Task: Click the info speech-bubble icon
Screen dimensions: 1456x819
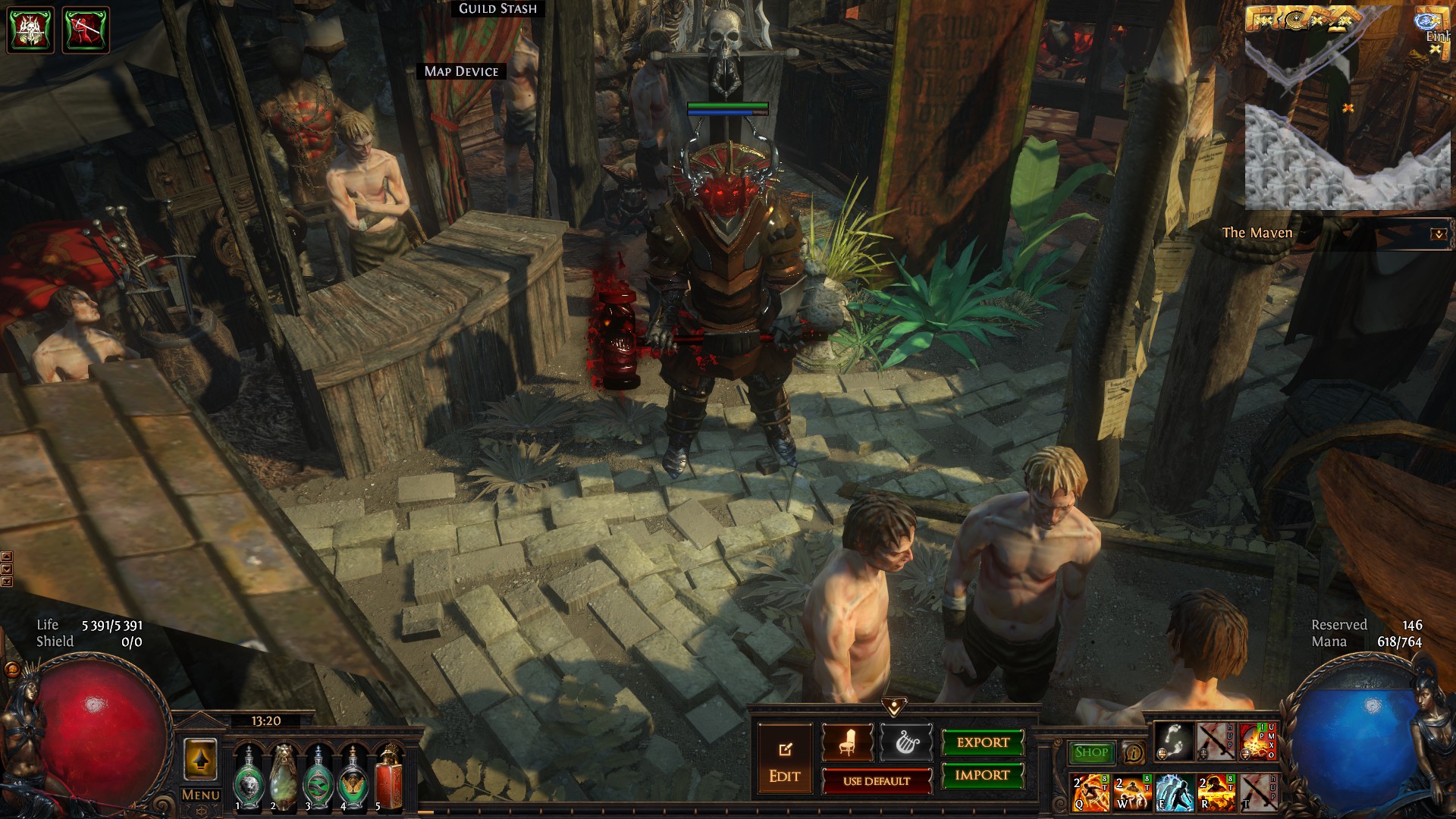Action: [x=1133, y=752]
